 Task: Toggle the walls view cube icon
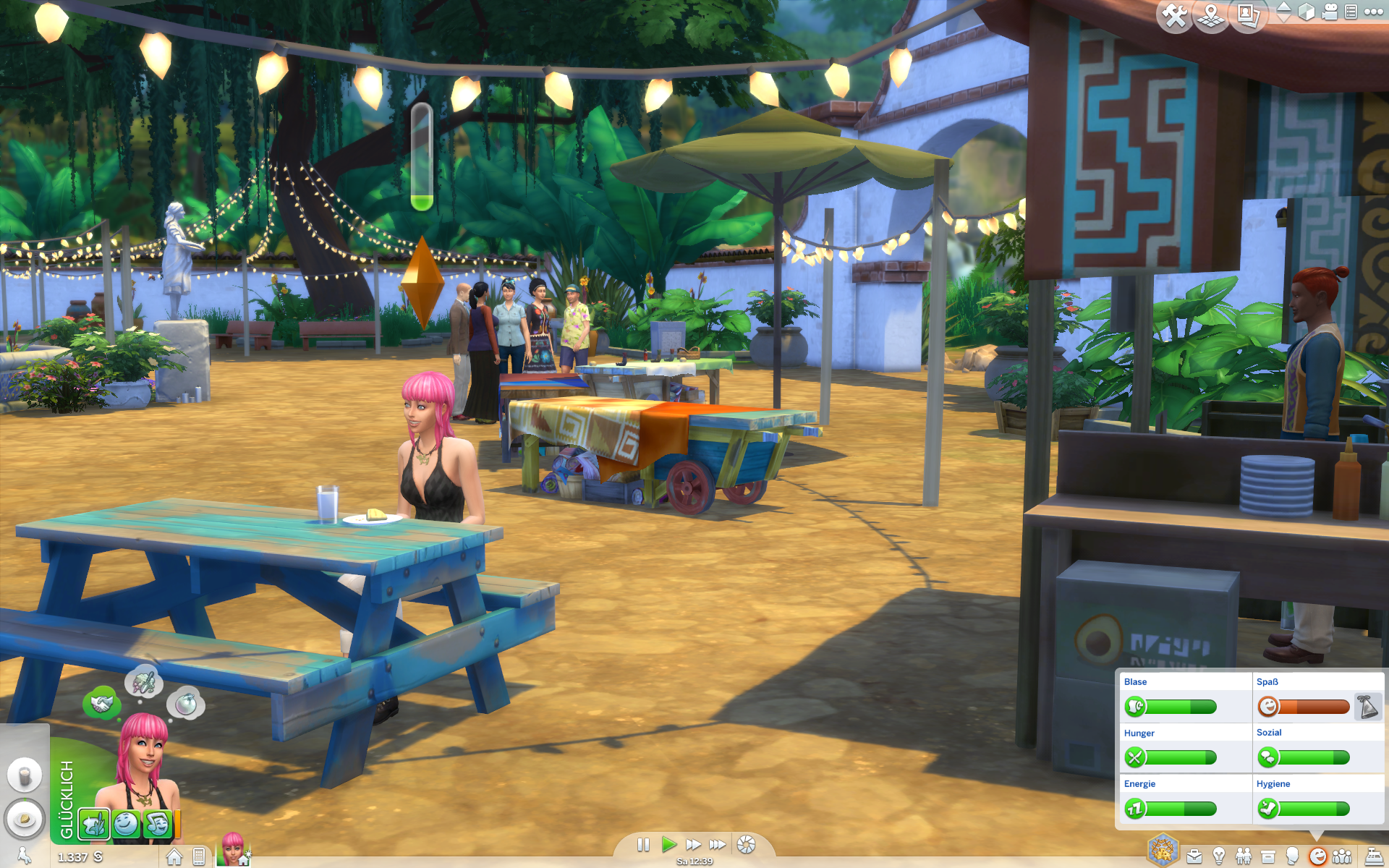1306,12
